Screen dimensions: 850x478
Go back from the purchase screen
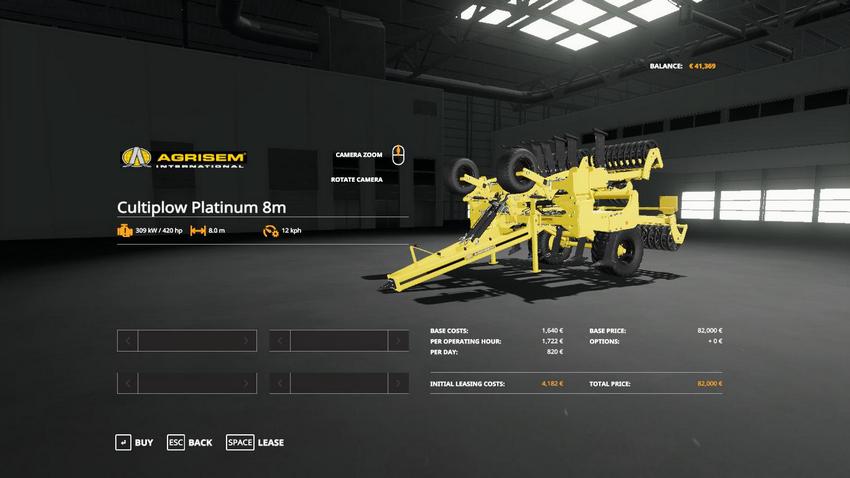click(x=190, y=442)
